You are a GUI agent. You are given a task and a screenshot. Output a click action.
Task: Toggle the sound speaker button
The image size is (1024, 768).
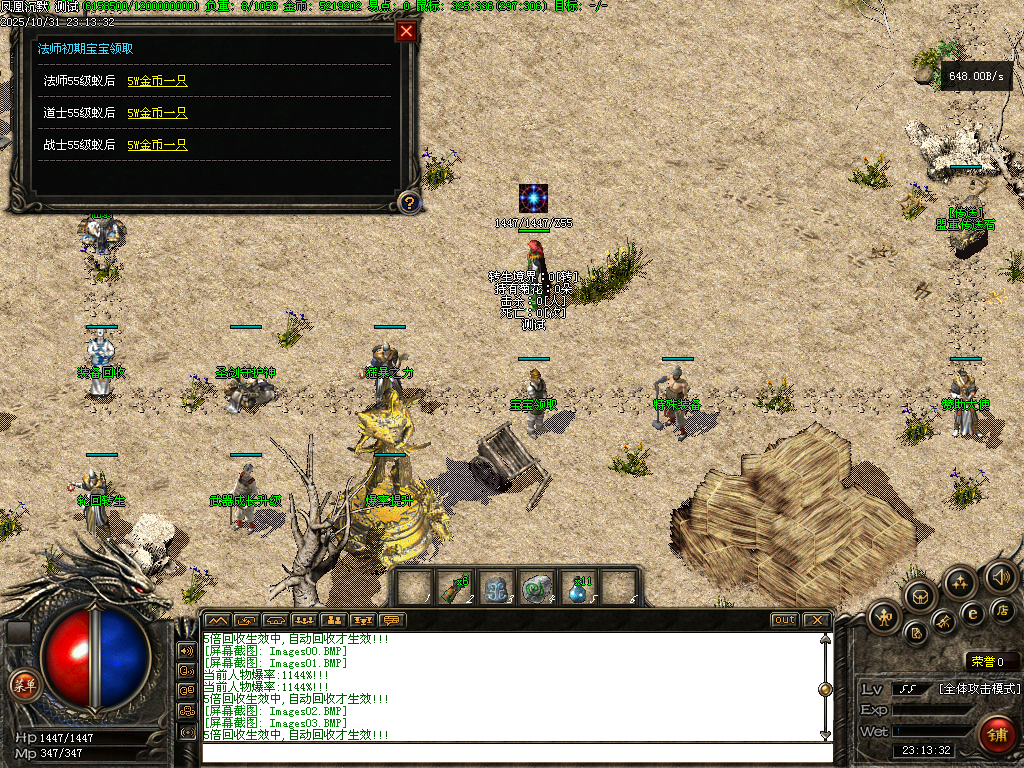pos(1001,576)
